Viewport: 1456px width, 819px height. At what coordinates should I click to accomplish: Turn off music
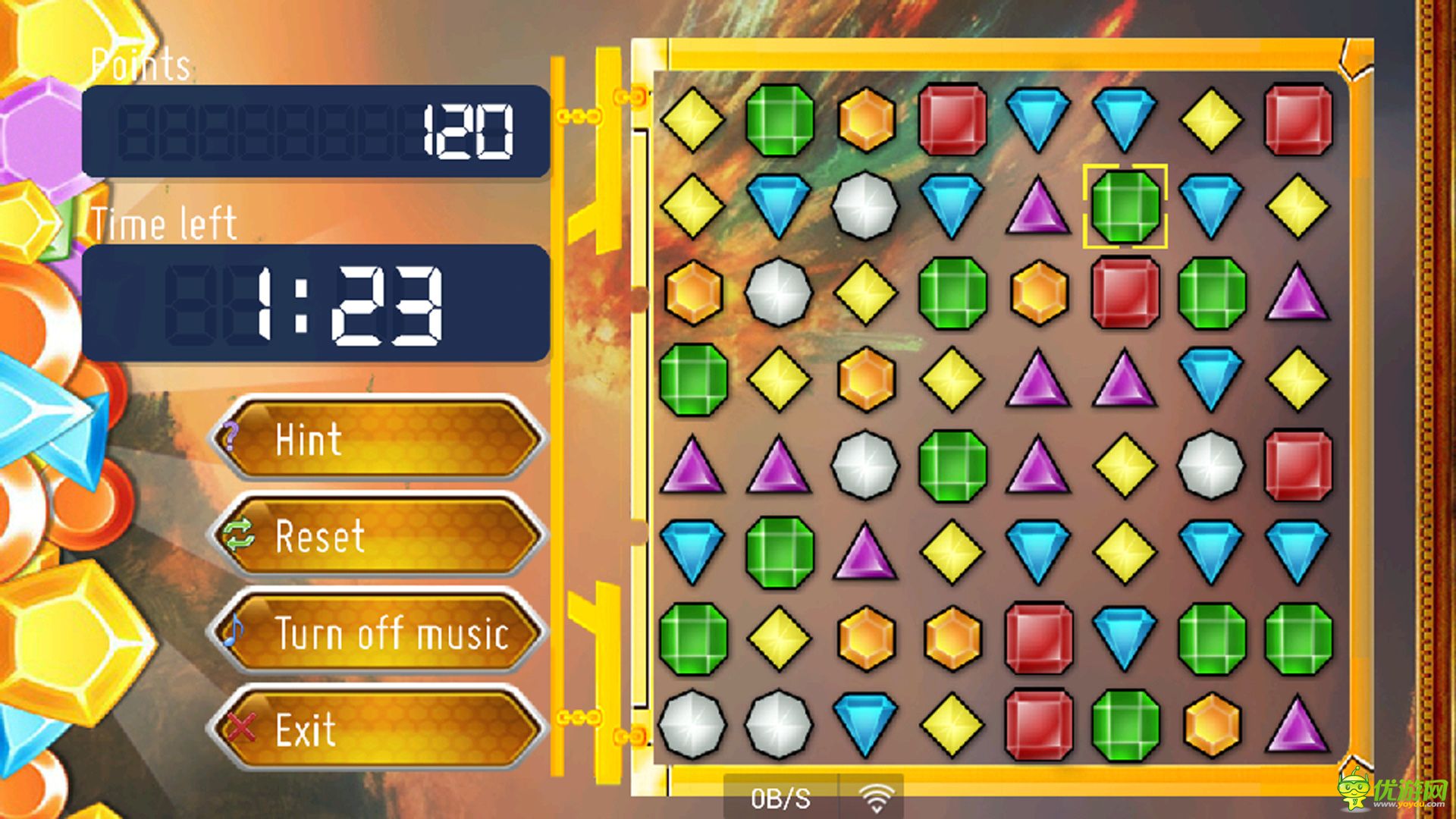click(x=377, y=632)
